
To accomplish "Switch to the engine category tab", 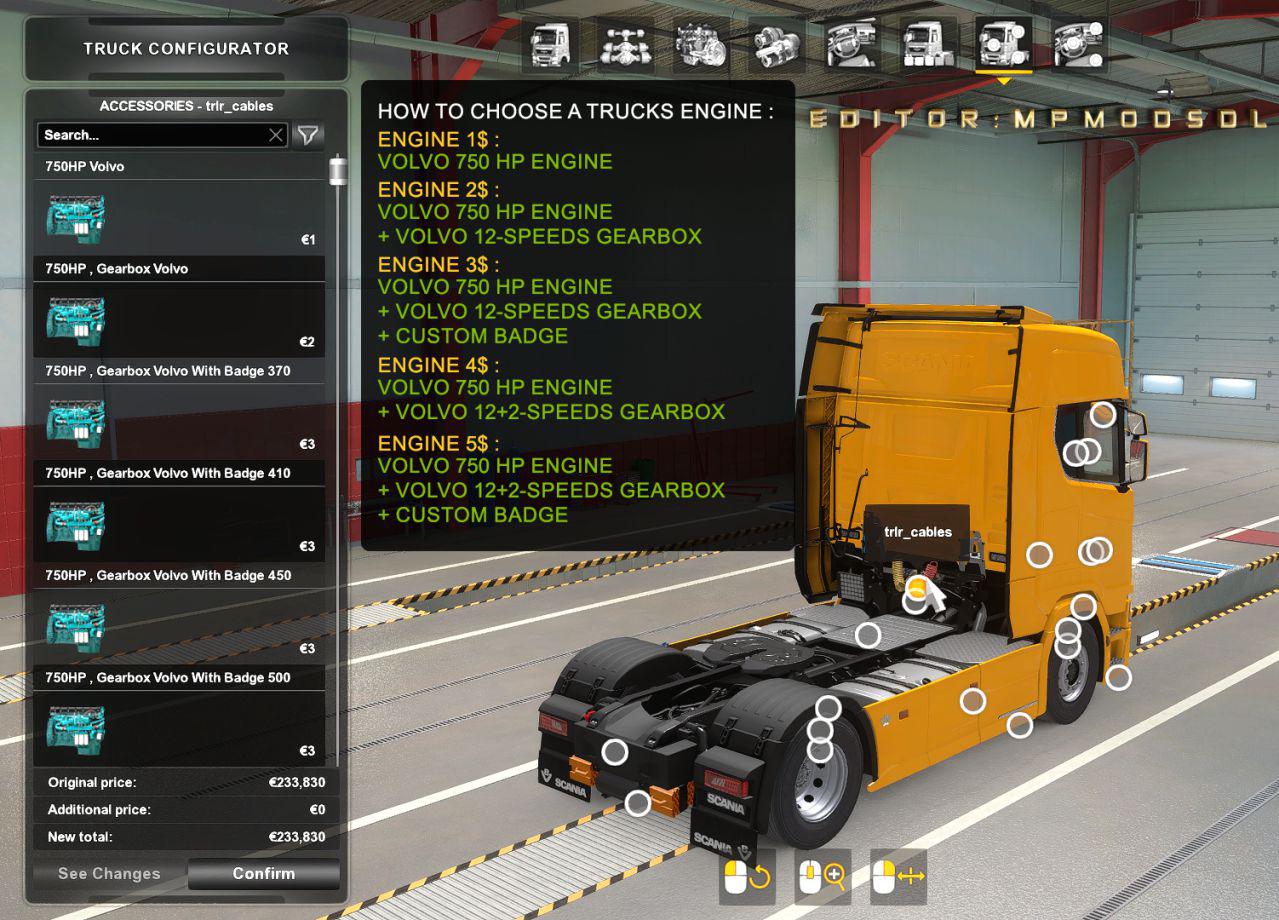I will pyautogui.click(x=700, y=45).
